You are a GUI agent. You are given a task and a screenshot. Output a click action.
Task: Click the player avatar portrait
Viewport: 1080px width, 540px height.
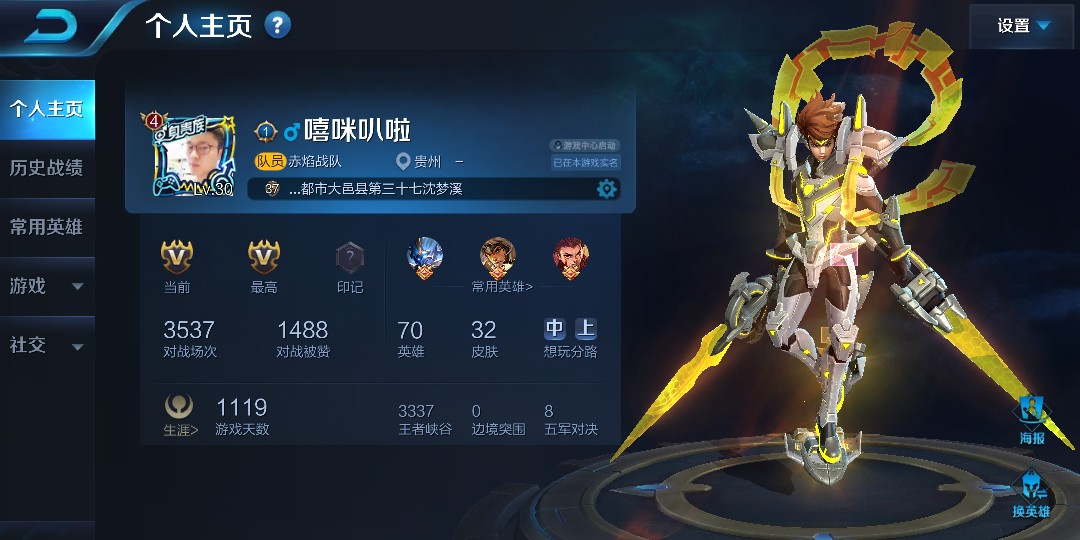click(x=192, y=156)
